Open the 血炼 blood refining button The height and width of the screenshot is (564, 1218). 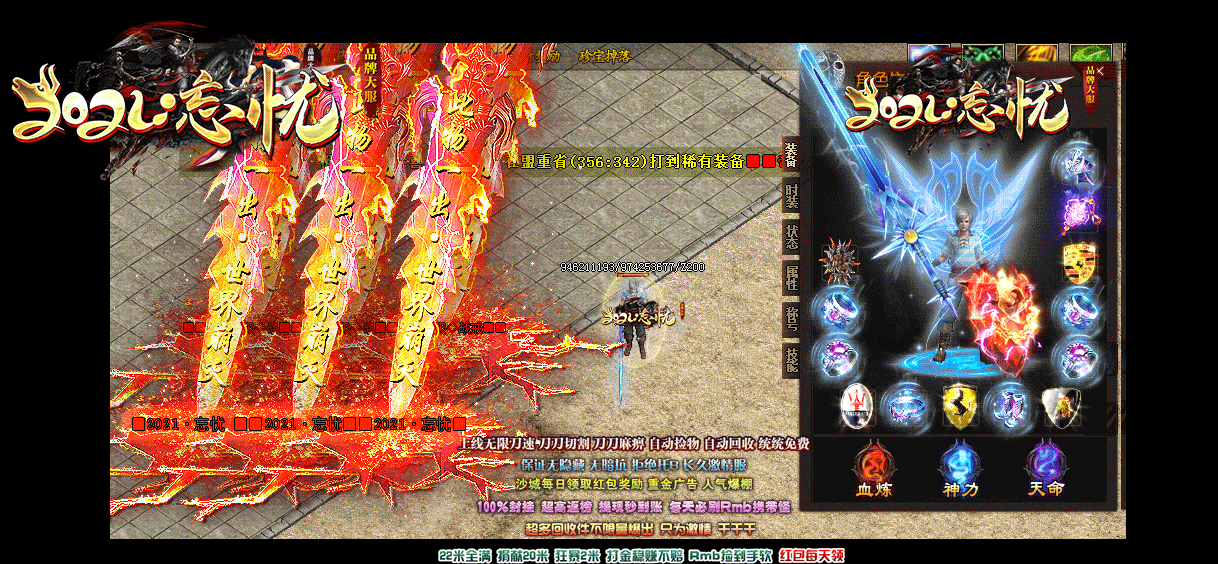click(x=873, y=470)
